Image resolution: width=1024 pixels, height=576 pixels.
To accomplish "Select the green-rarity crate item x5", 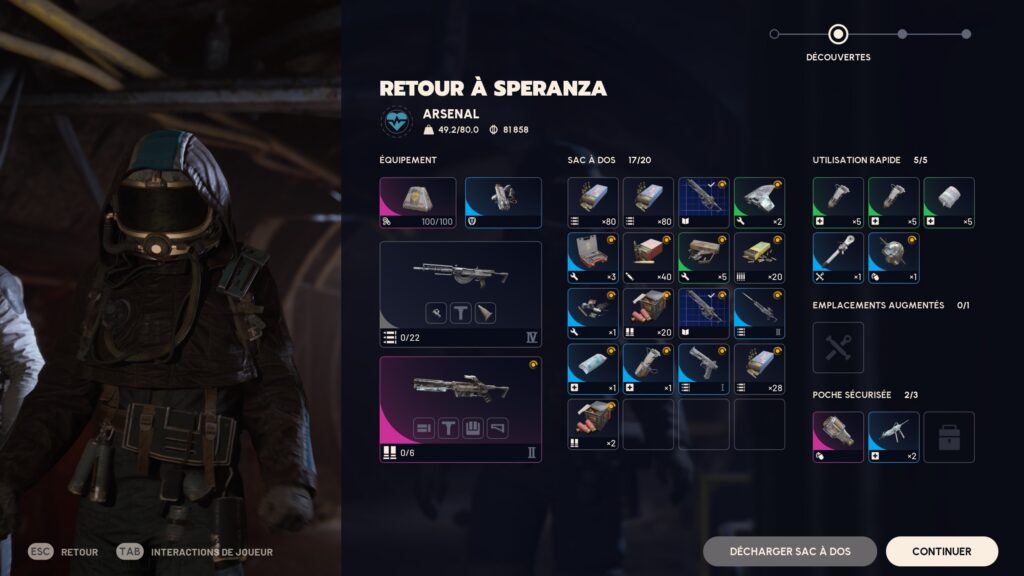I will 704,258.
